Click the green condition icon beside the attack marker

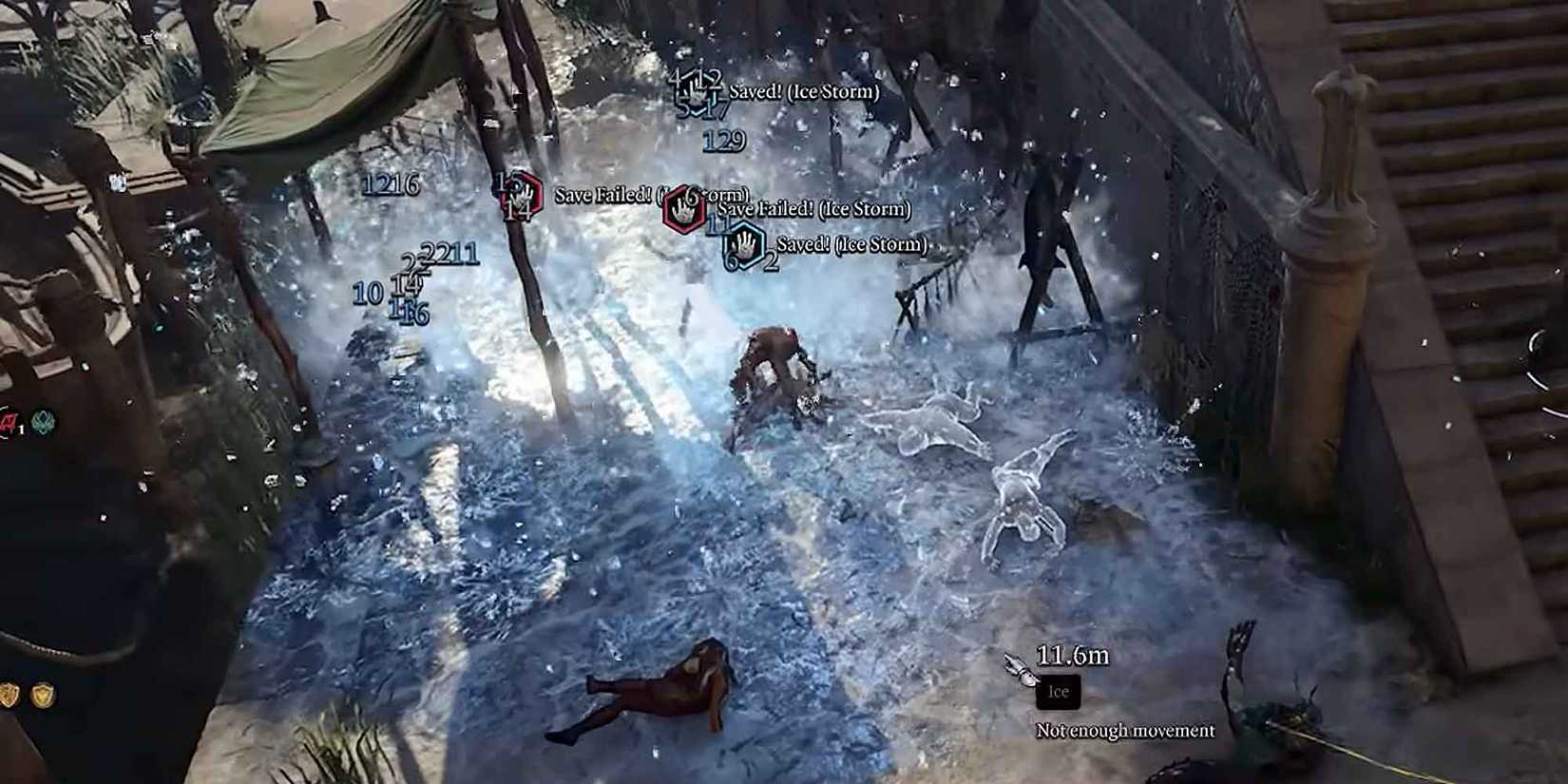(x=43, y=421)
